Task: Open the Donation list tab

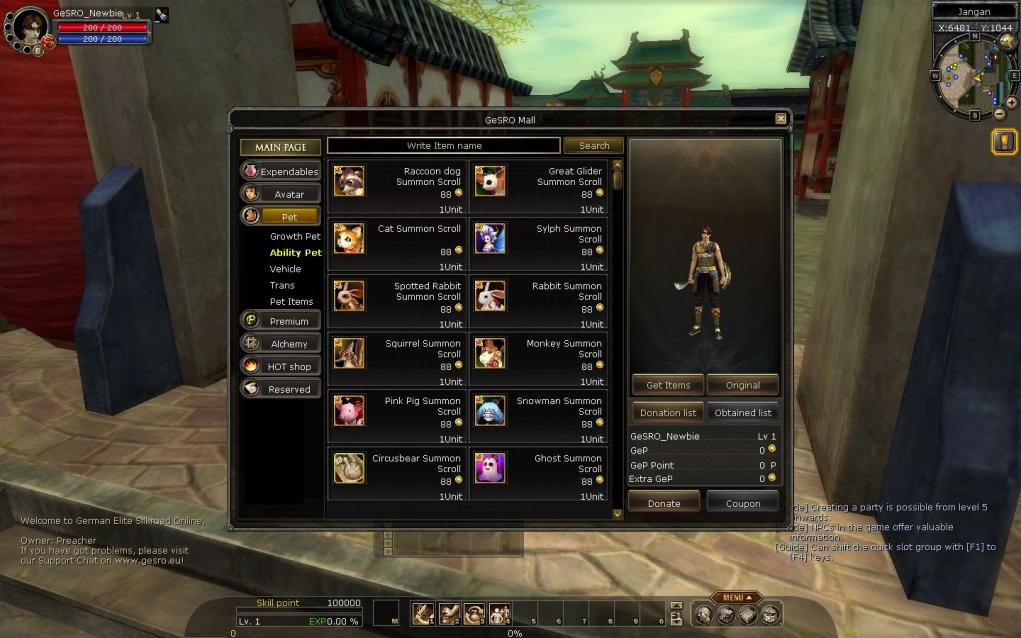Action: pos(668,412)
